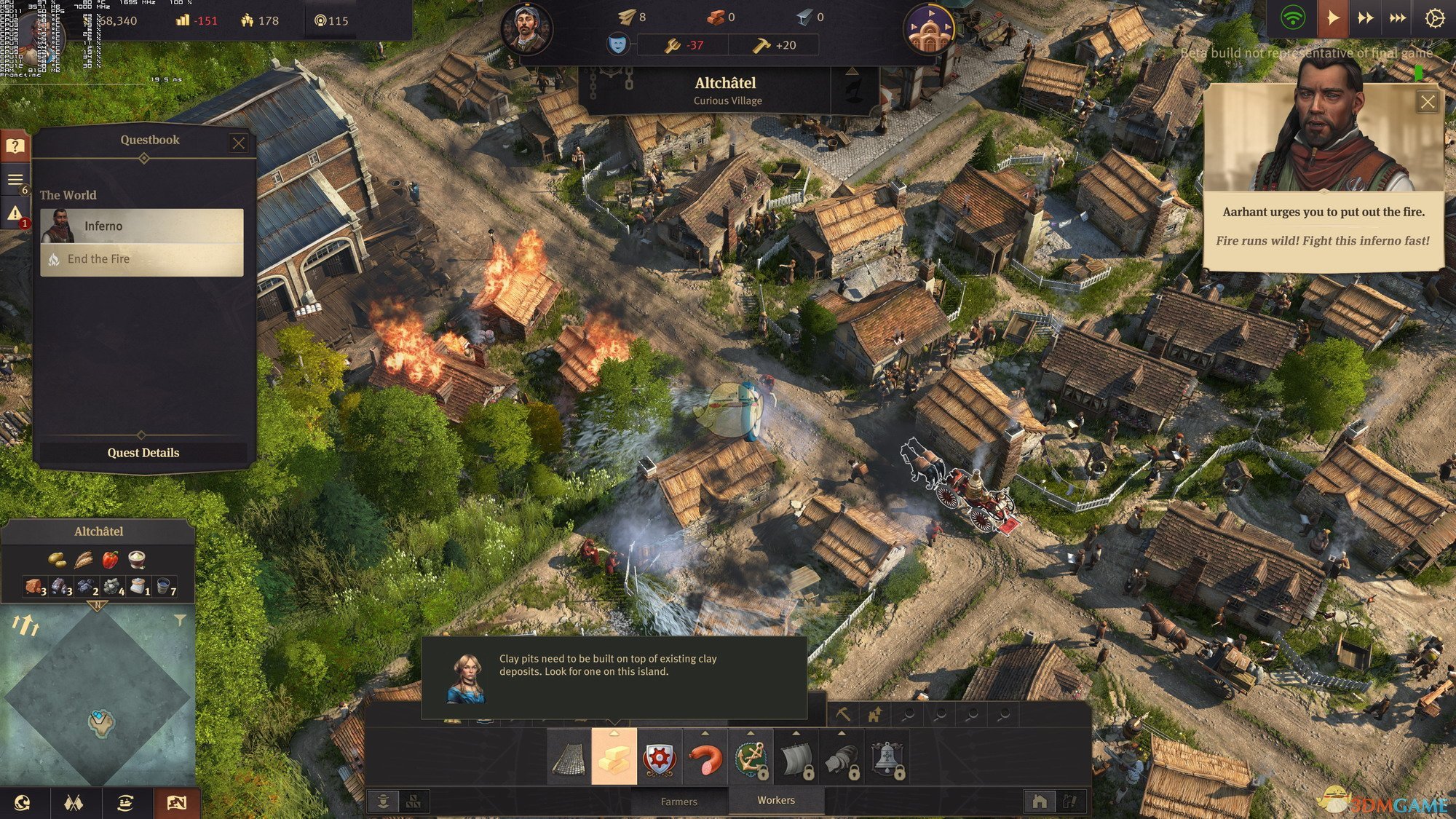This screenshot has width=1456, height=819.
Task: Select the Inferno quest entry
Action: tap(142, 226)
